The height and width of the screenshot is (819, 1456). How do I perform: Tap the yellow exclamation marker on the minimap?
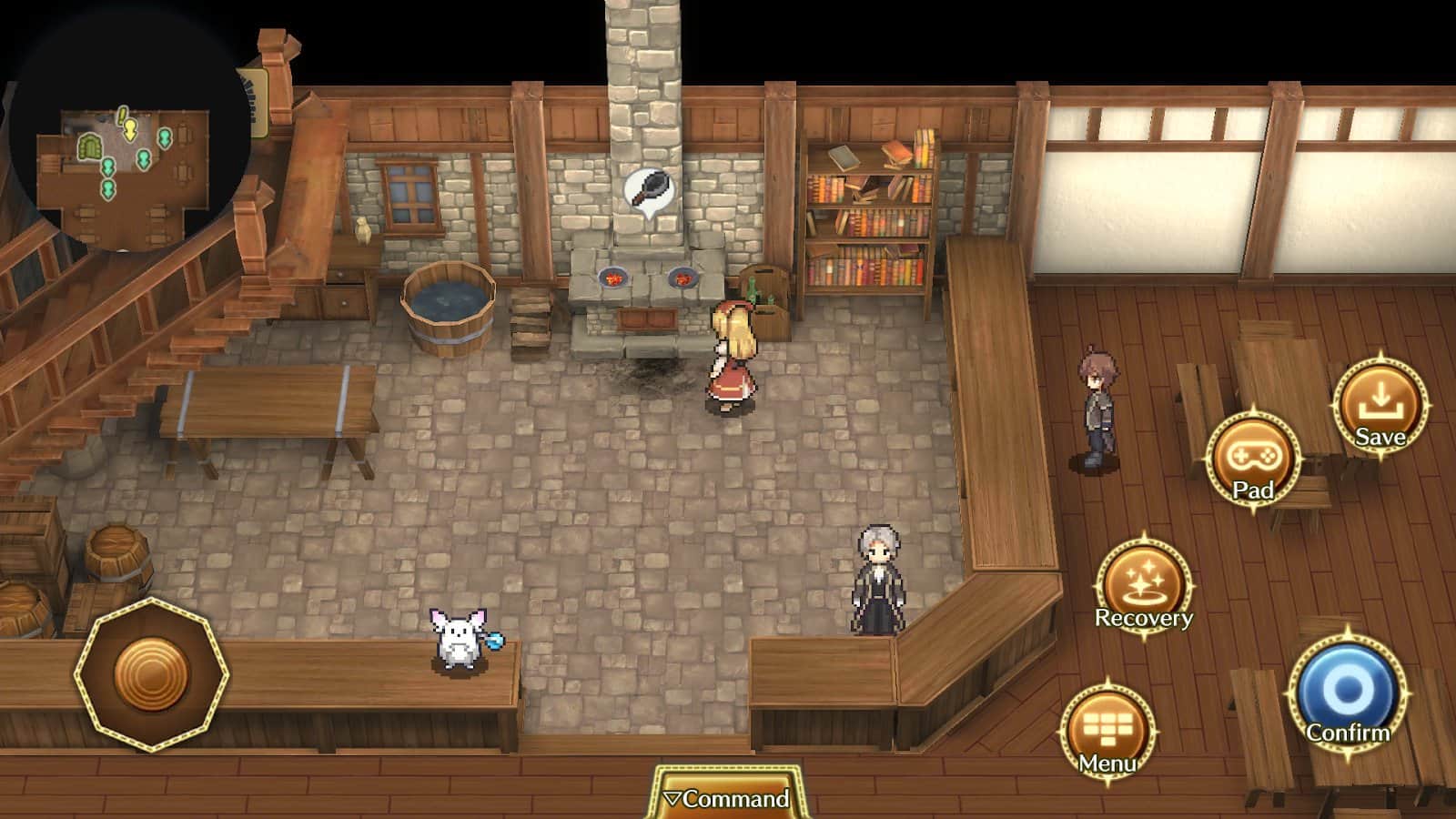[121, 115]
